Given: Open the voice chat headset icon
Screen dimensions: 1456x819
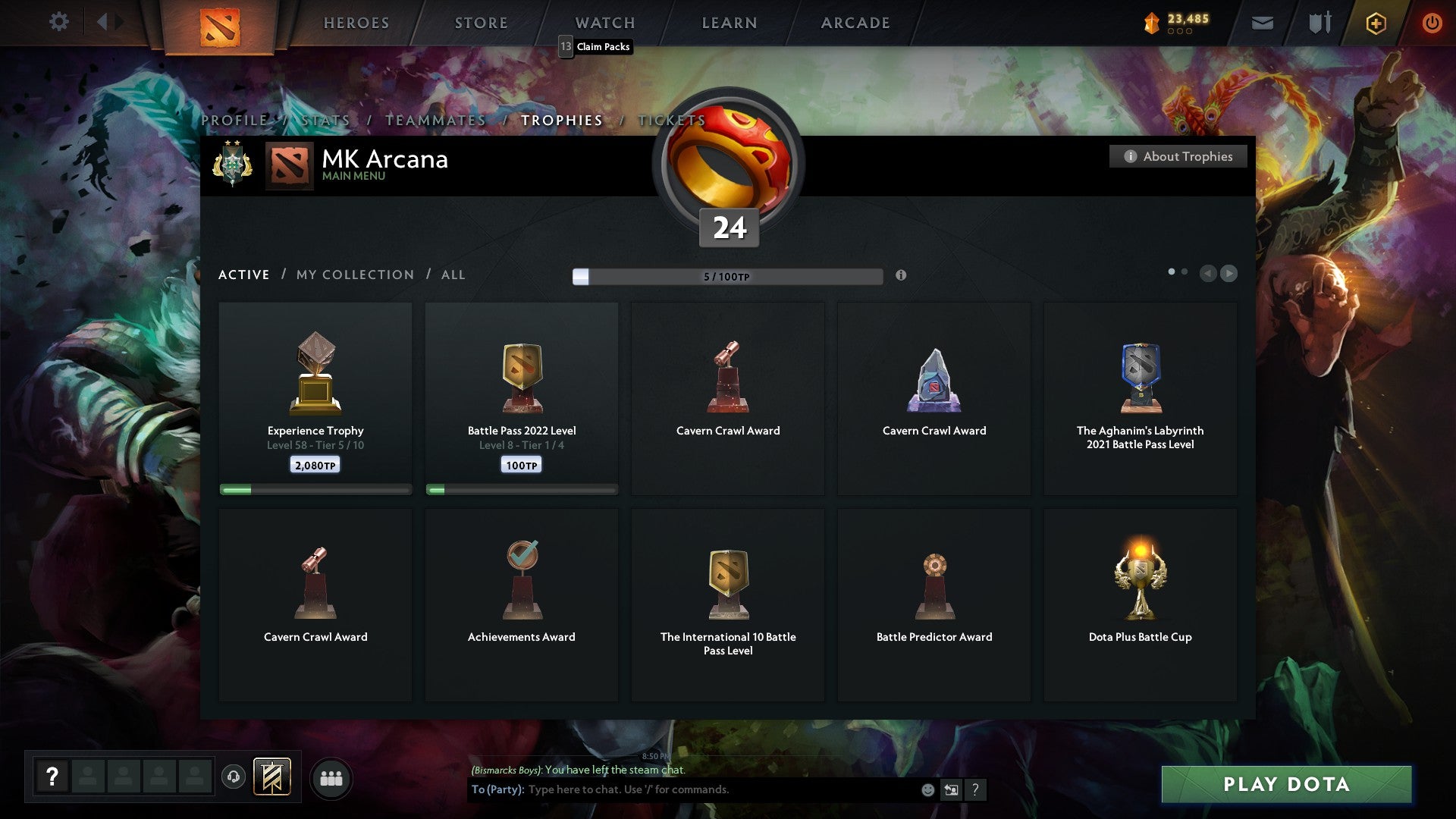Looking at the screenshot, I should coord(234,777).
